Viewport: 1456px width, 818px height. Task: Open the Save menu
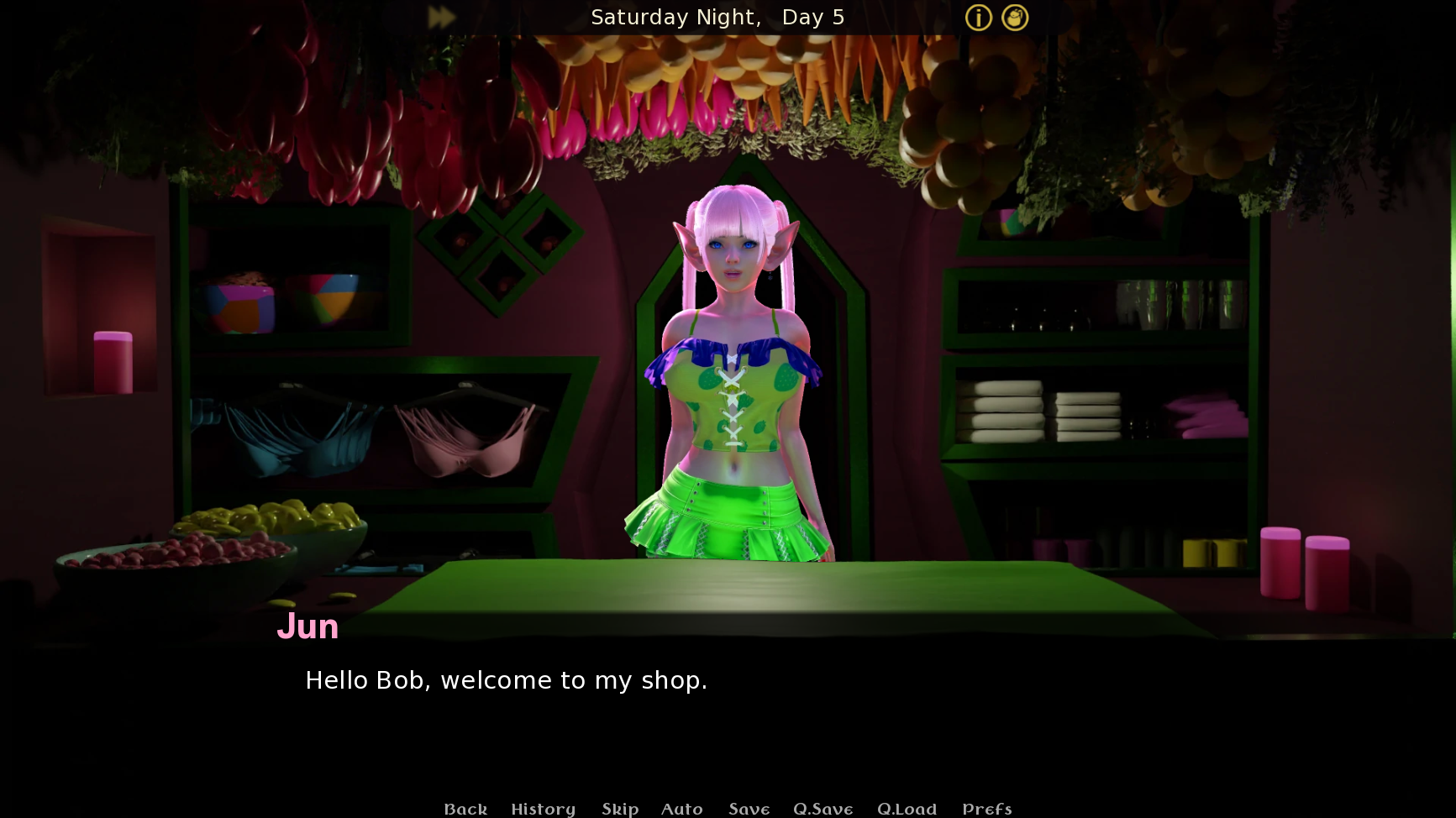749,809
